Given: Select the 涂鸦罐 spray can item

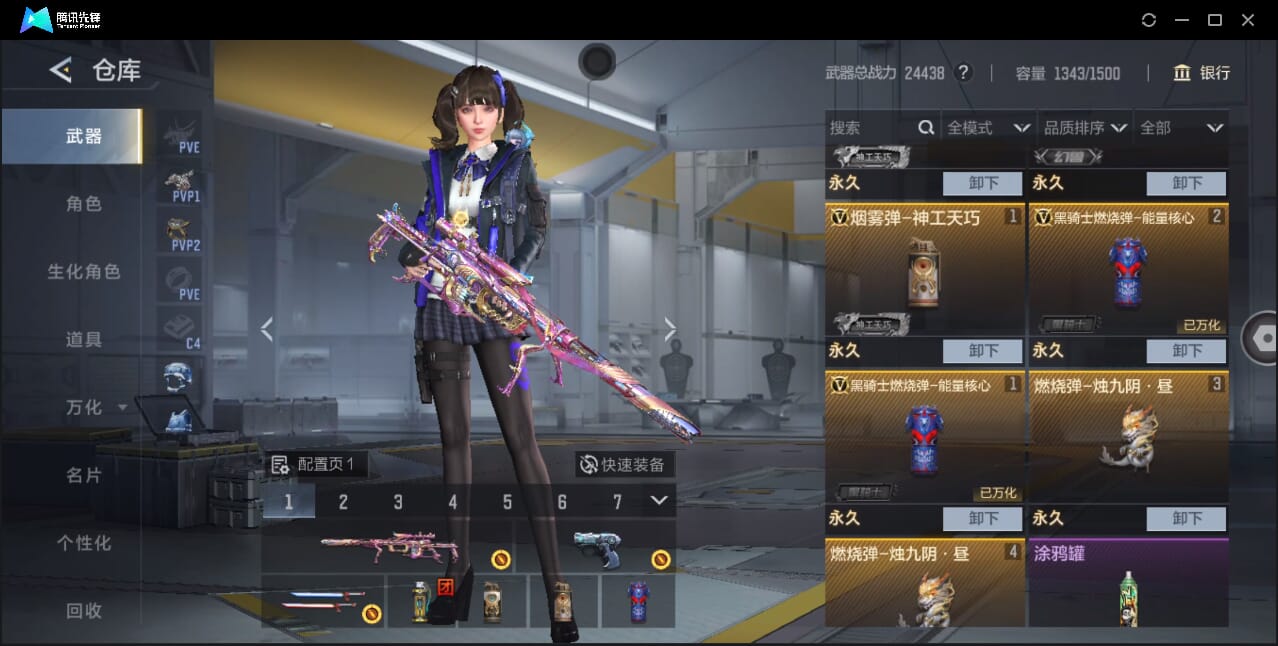Looking at the screenshot, I should point(1128,585).
